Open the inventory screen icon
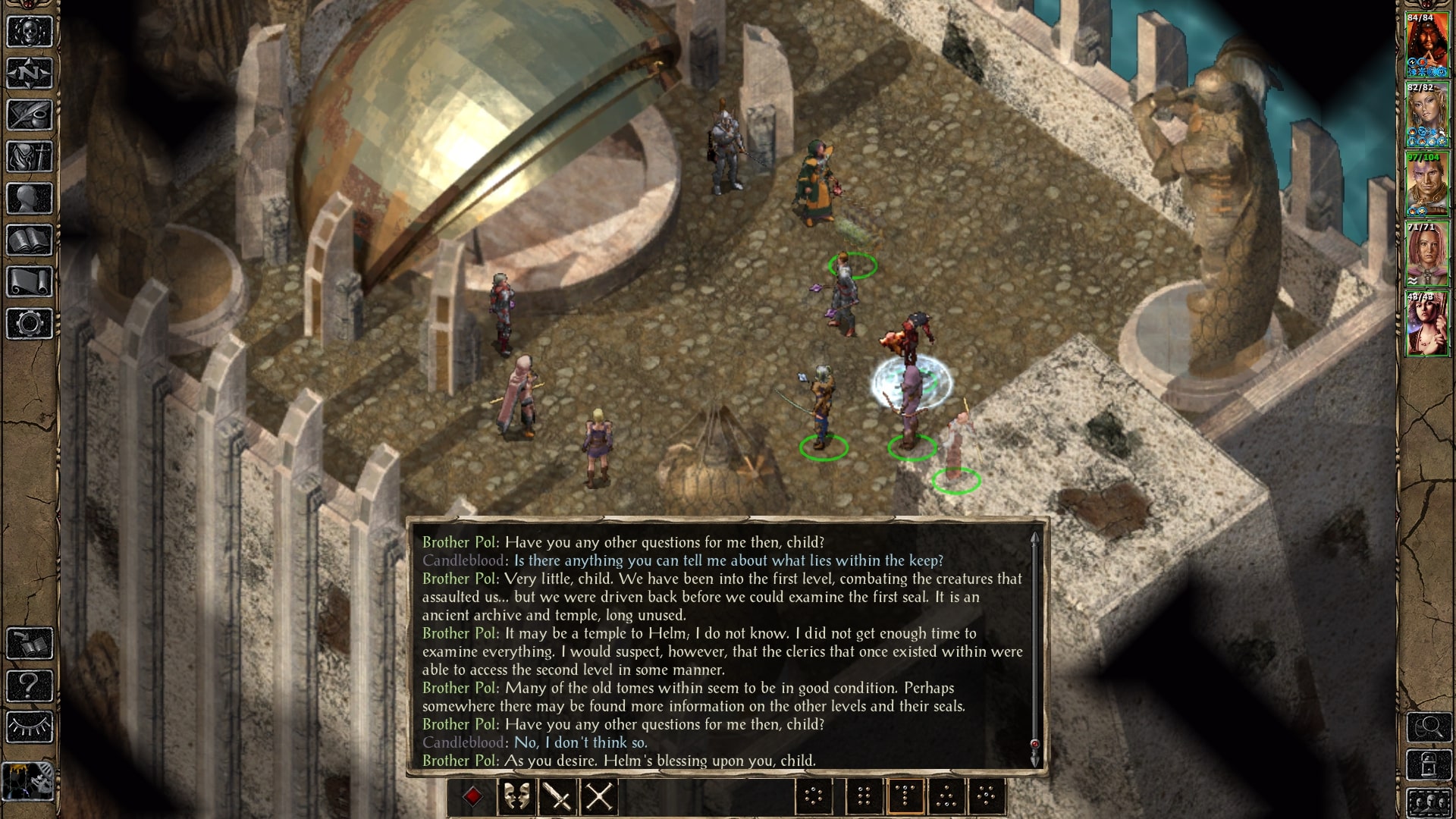 pyautogui.click(x=28, y=155)
